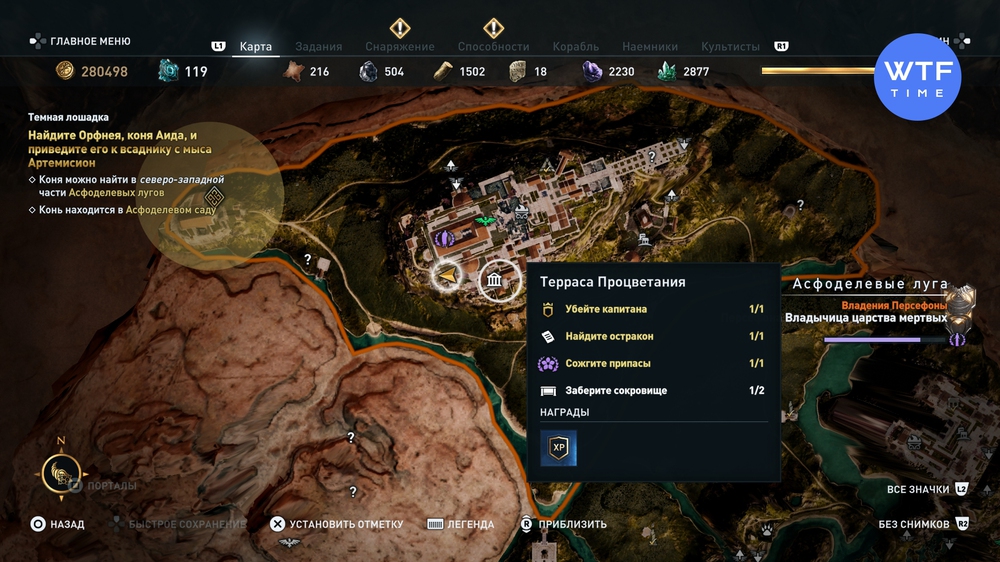Select the Карта tab

256,46
